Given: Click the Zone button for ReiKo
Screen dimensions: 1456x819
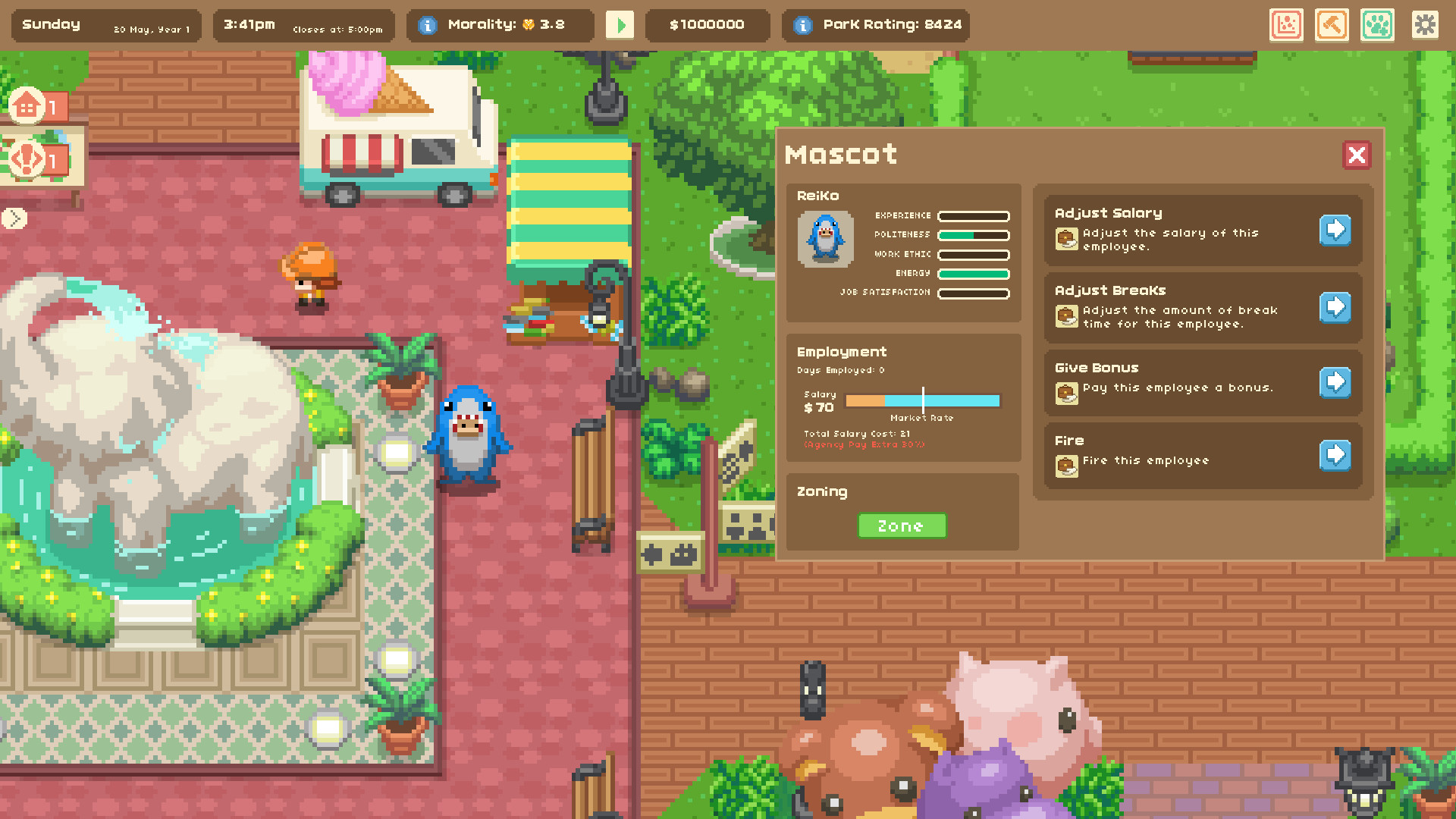Looking at the screenshot, I should pos(902,526).
